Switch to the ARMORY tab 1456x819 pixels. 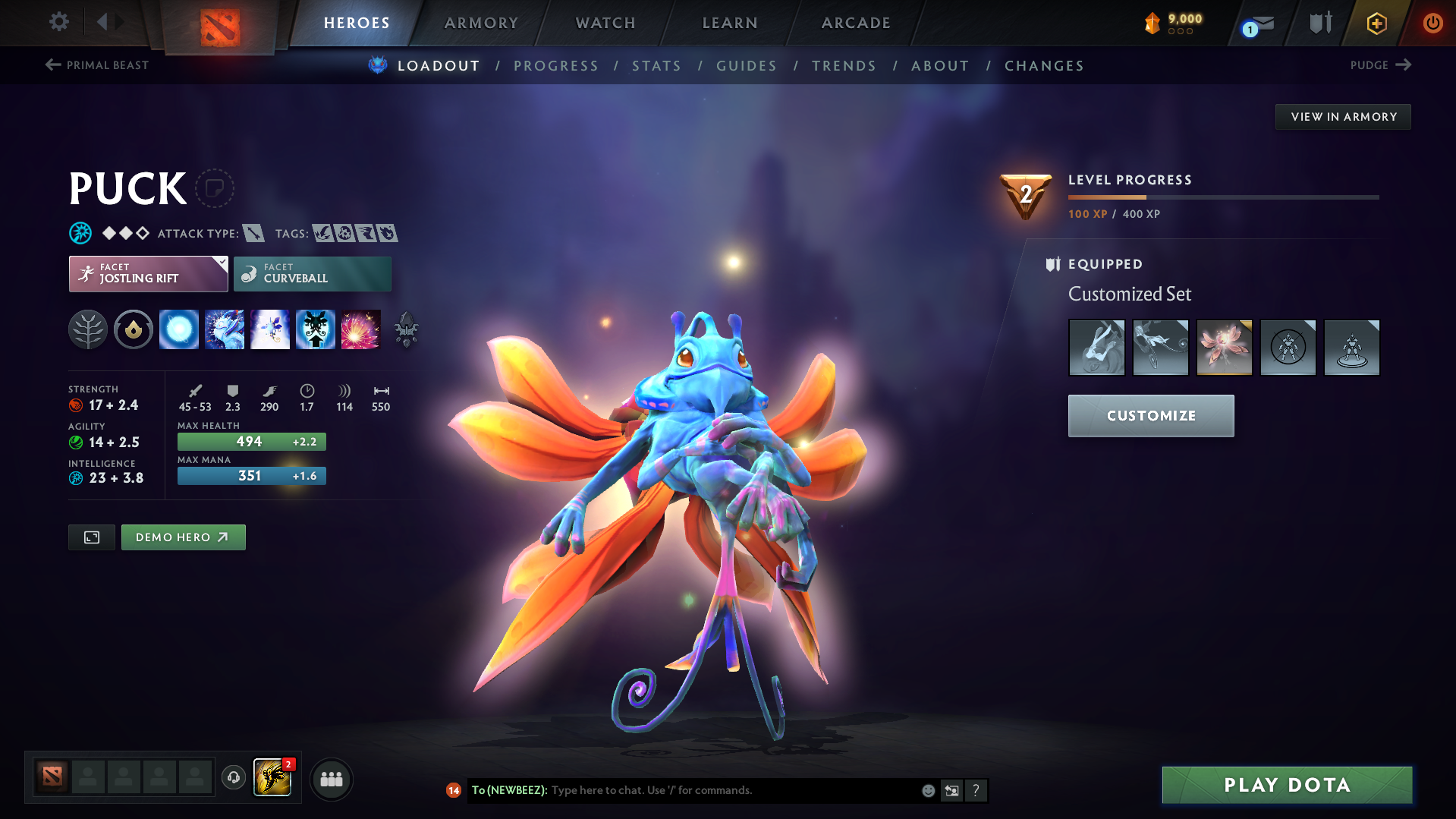click(x=481, y=22)
